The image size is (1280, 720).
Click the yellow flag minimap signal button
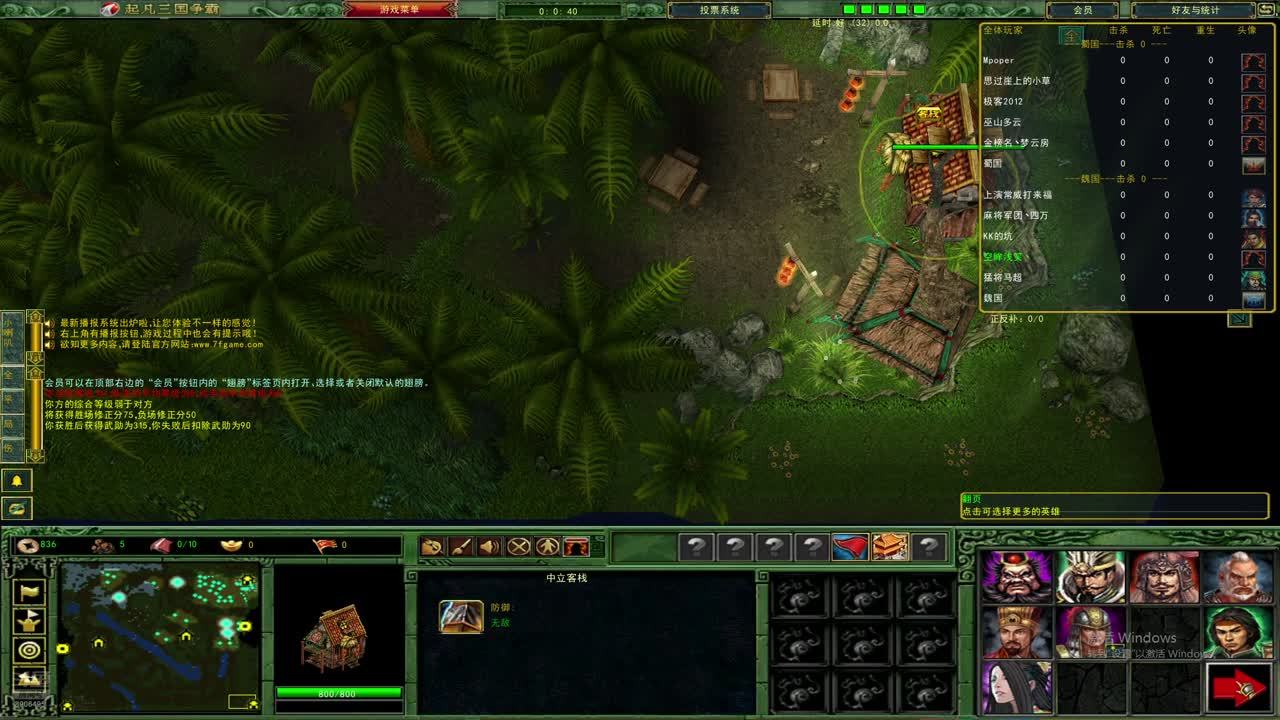click(x=31, y=593)
